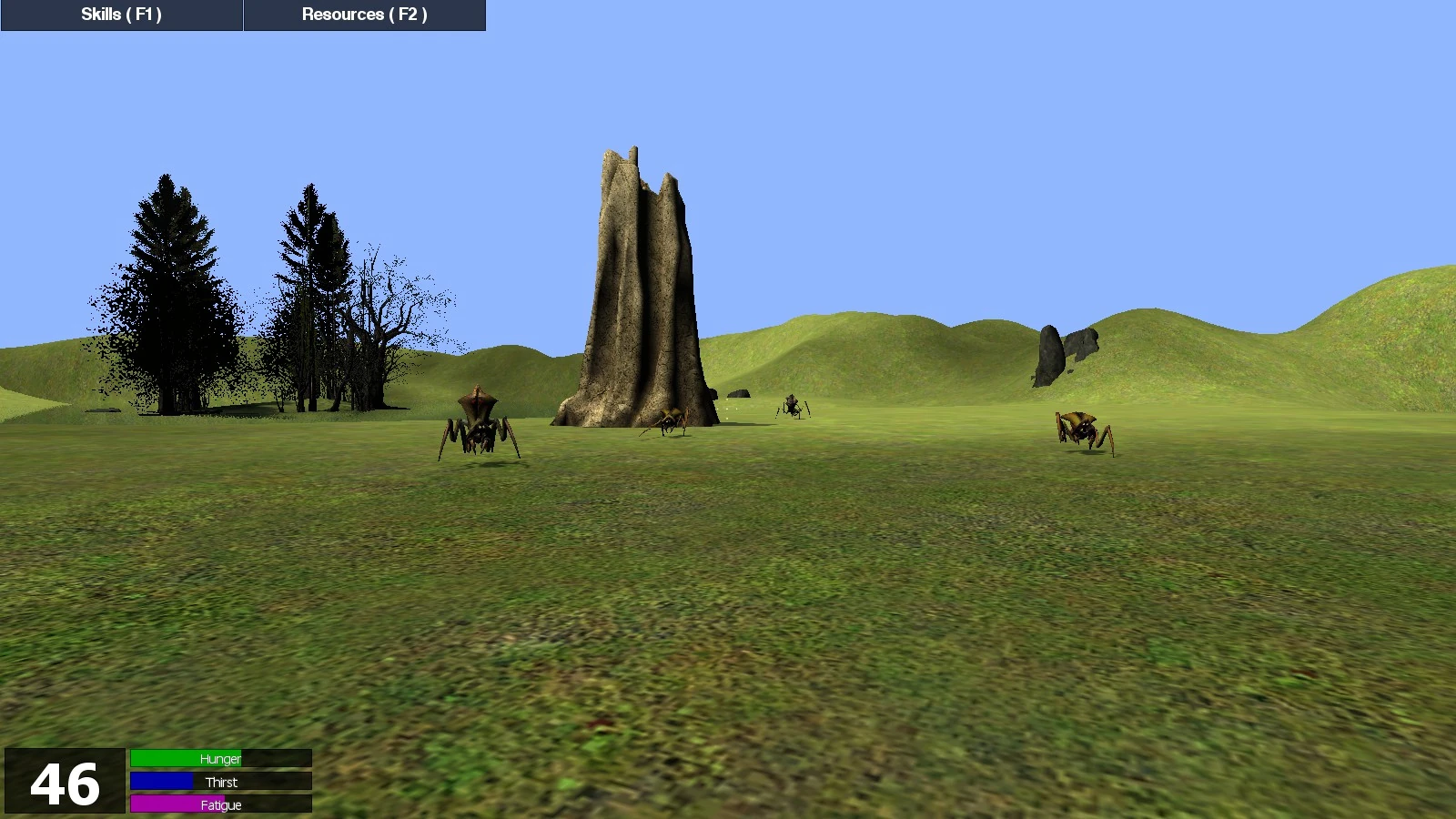Open the Skills ( F1 ) panel
1456x819 pixels.
[x=119, y=14]
